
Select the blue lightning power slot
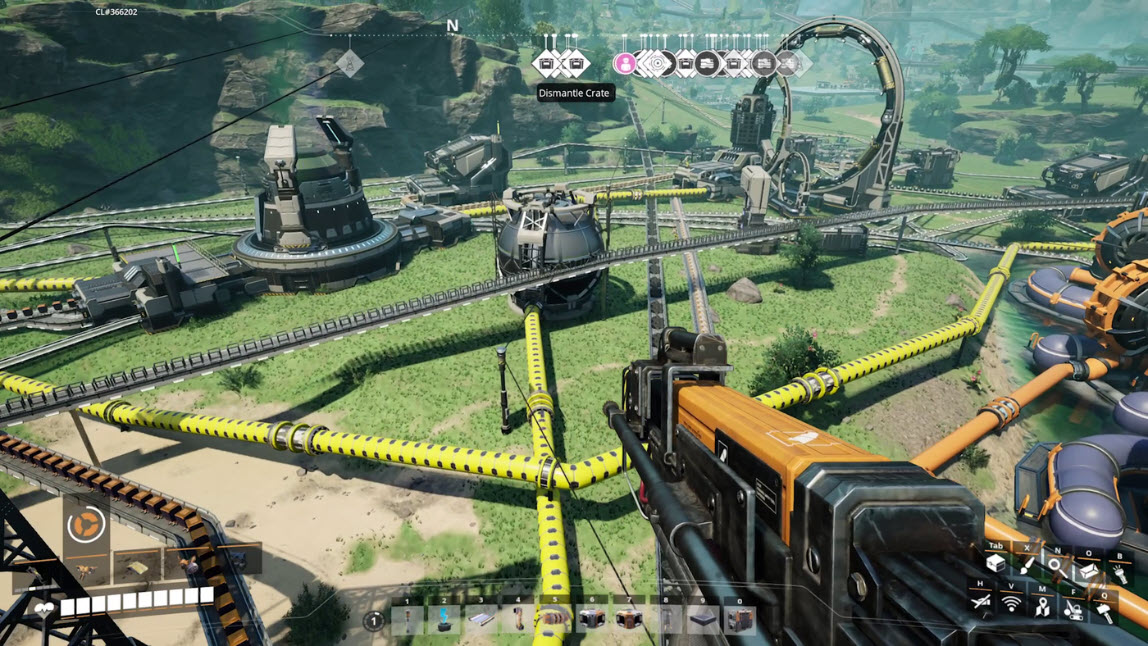pos(444,620)
